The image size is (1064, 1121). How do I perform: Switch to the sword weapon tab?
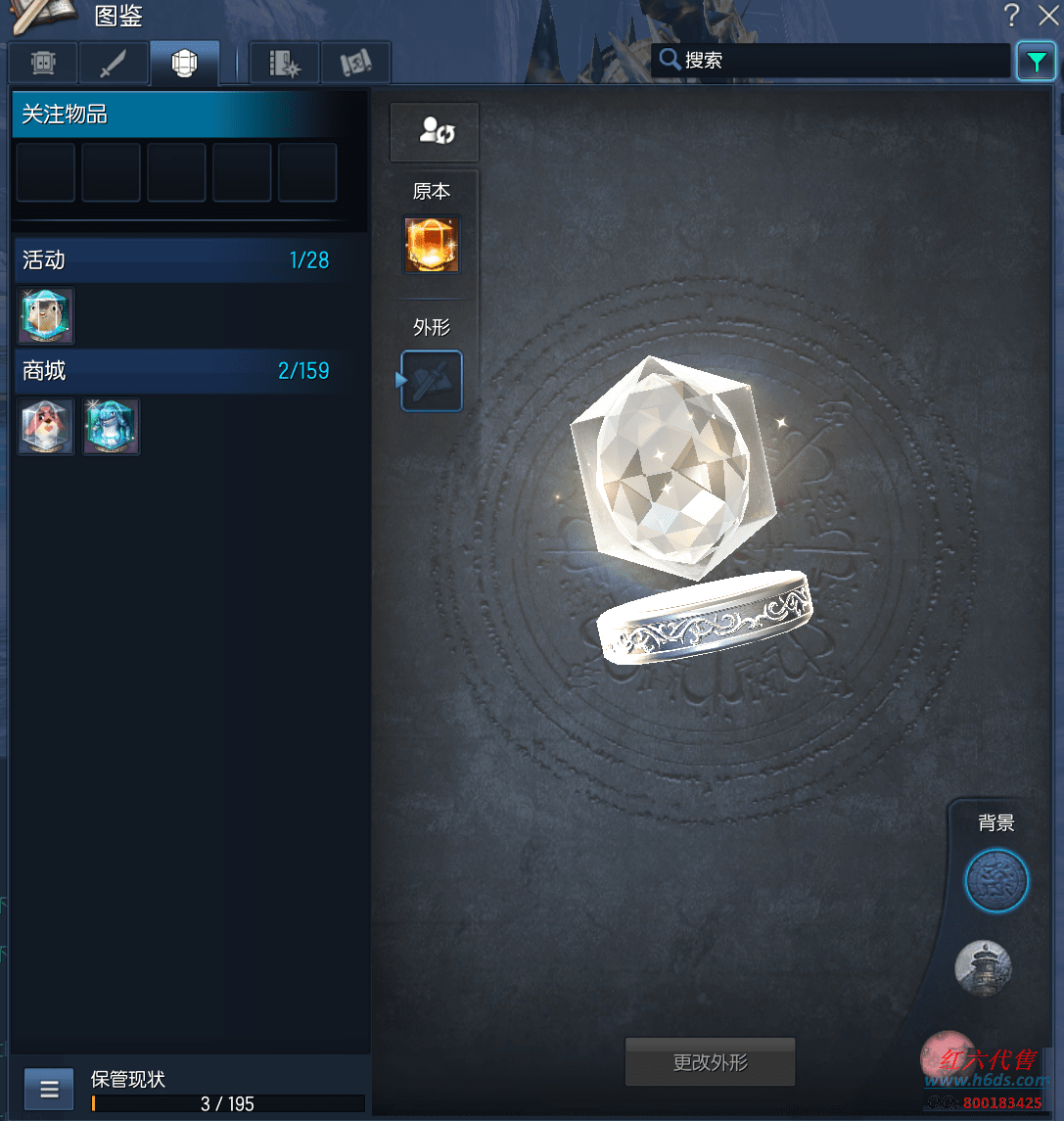pos(114,63)
